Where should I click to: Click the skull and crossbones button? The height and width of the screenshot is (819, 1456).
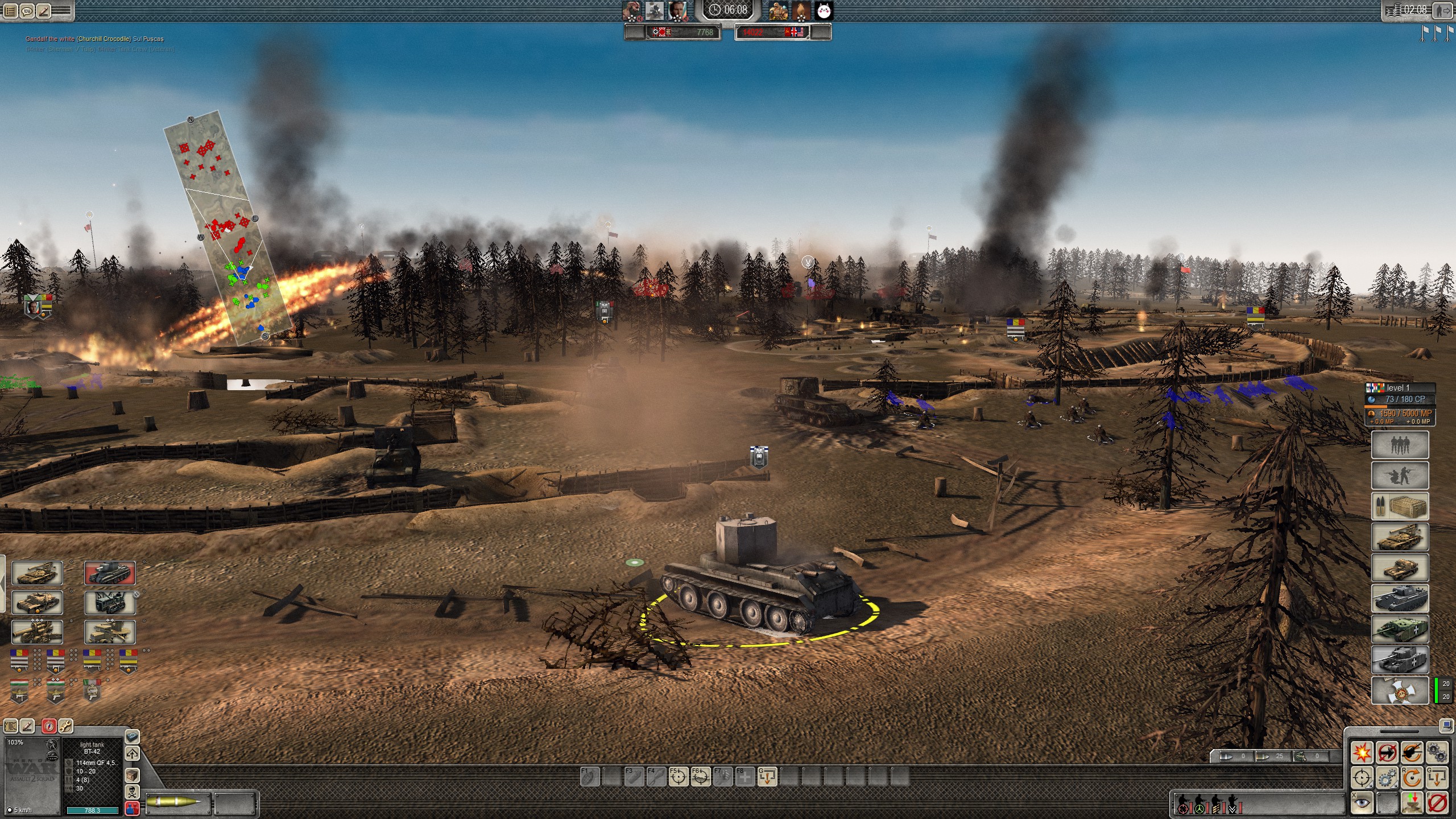[x=132, y=792]
